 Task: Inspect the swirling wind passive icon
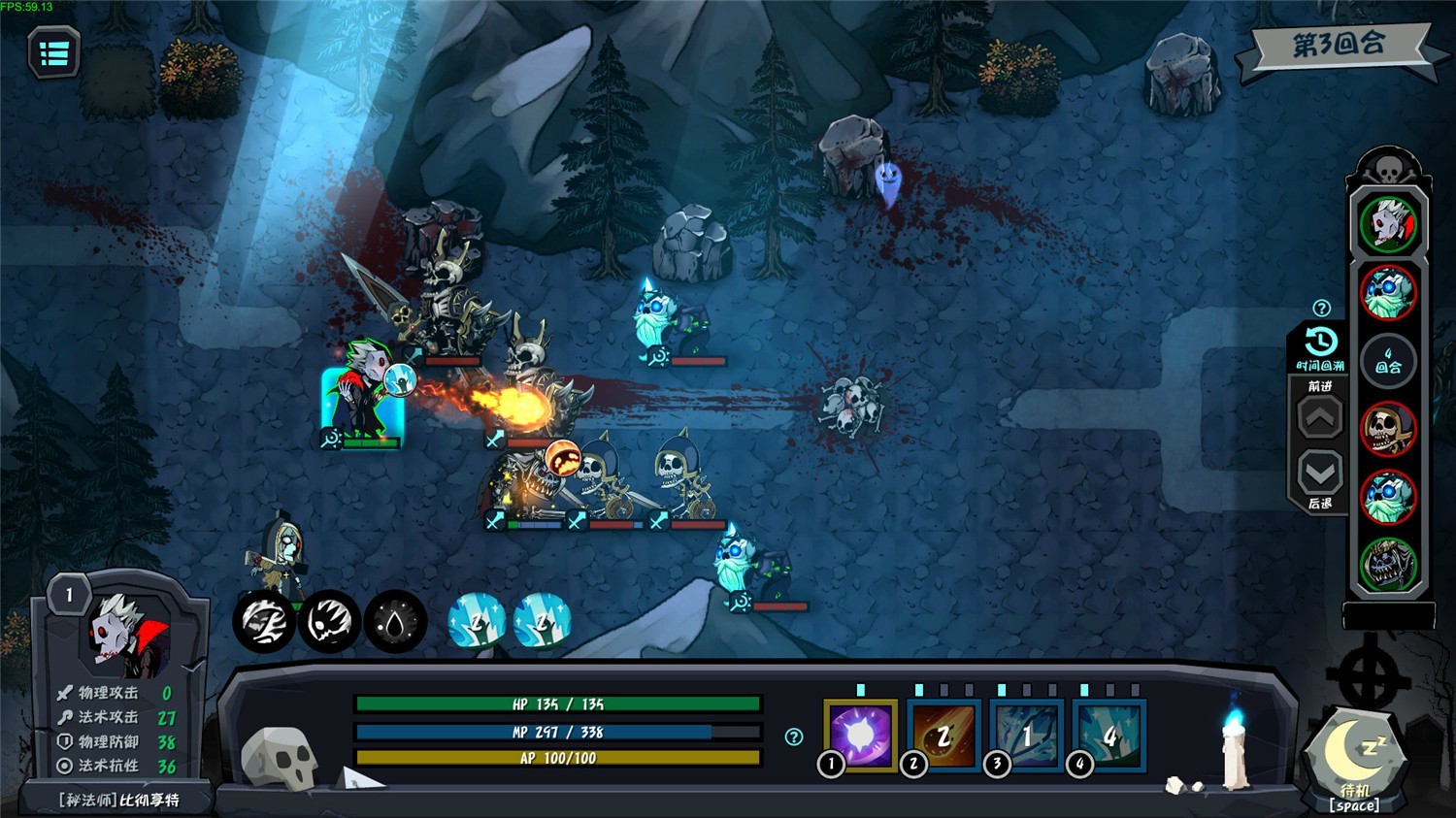(264, 621)
